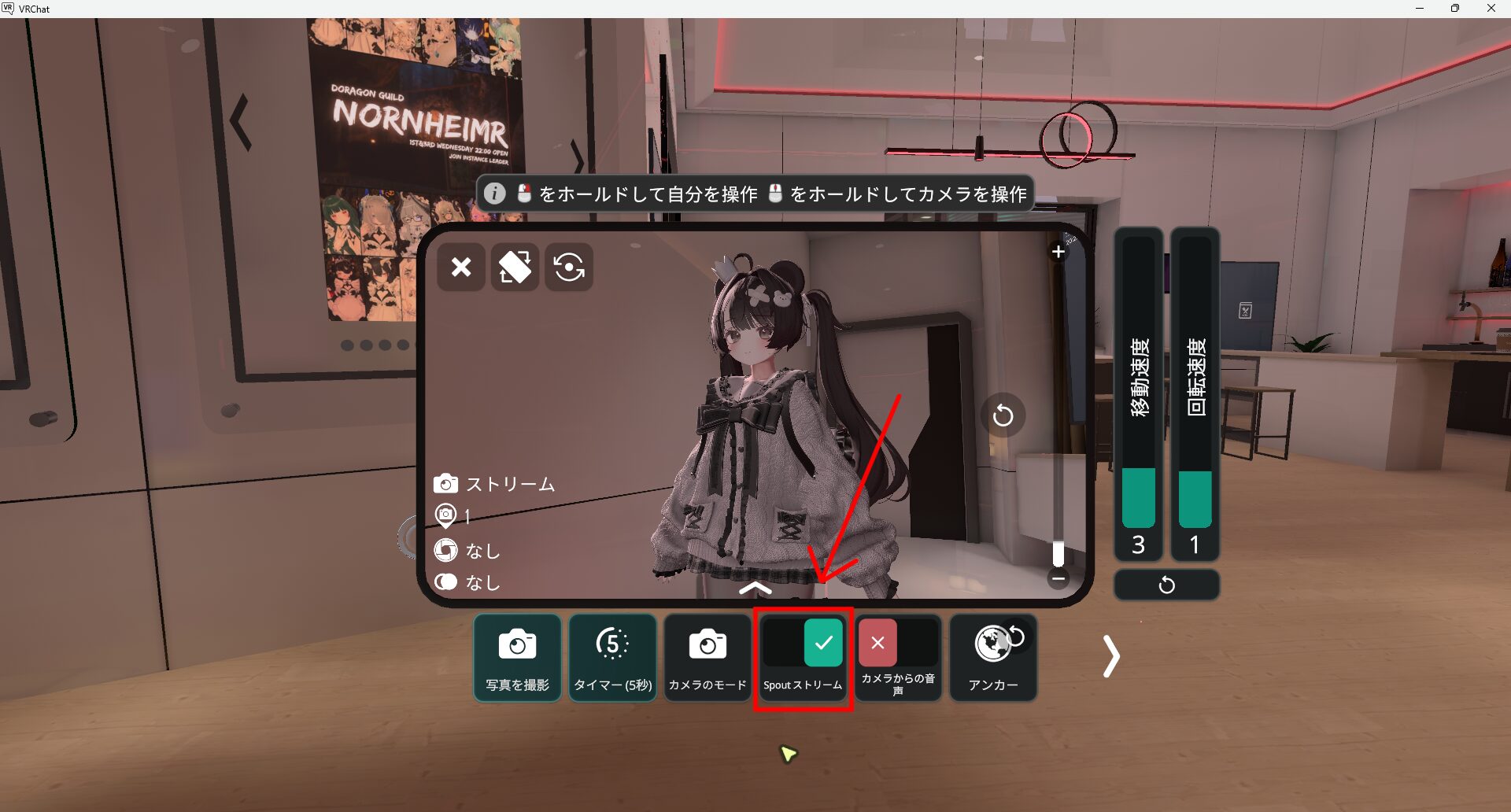
Task: Click the タイマー (5秒) timer icon
Action: 612,657
